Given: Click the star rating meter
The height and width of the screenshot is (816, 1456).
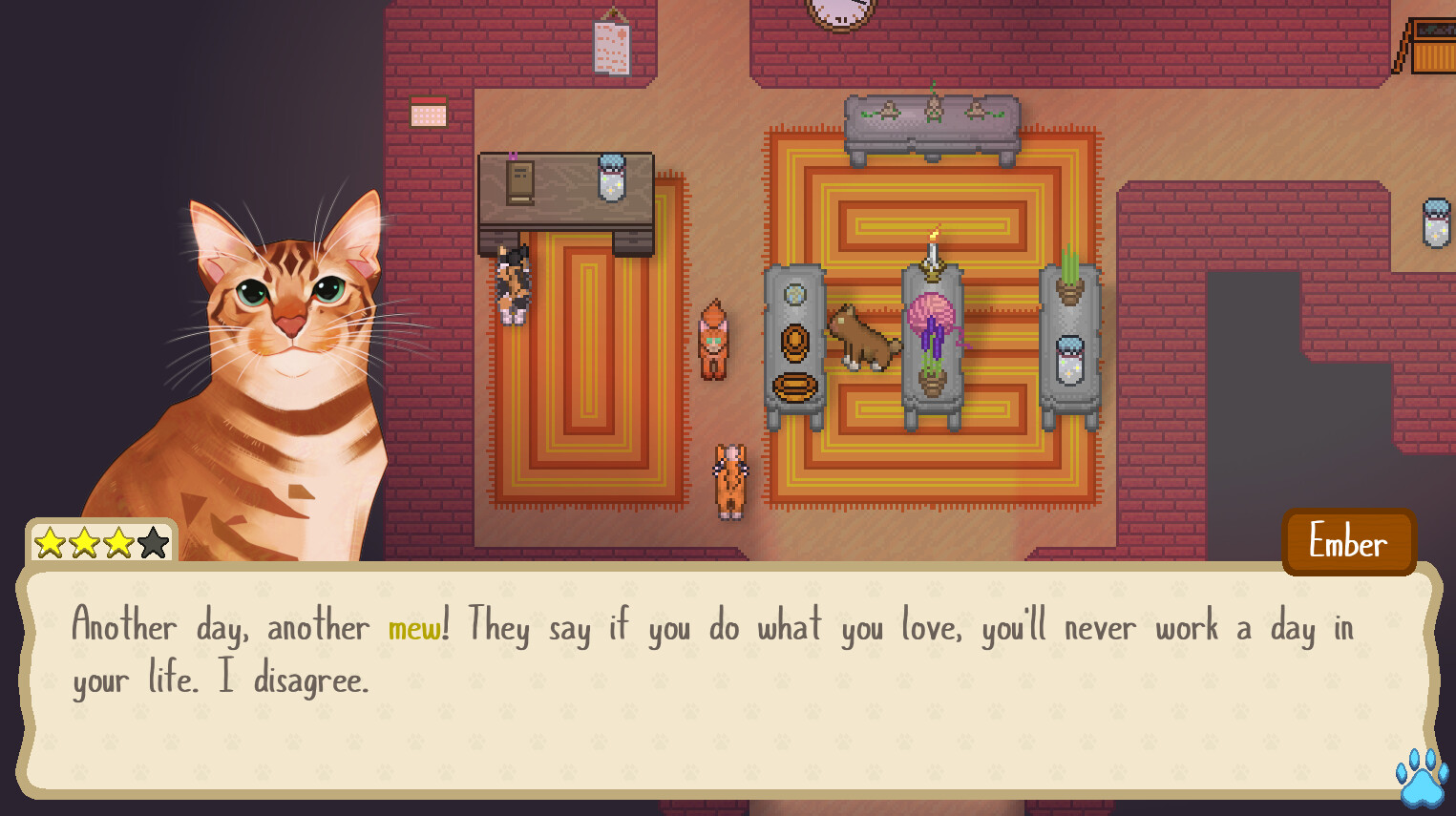Looking at the screenshot, I should 100,541.
